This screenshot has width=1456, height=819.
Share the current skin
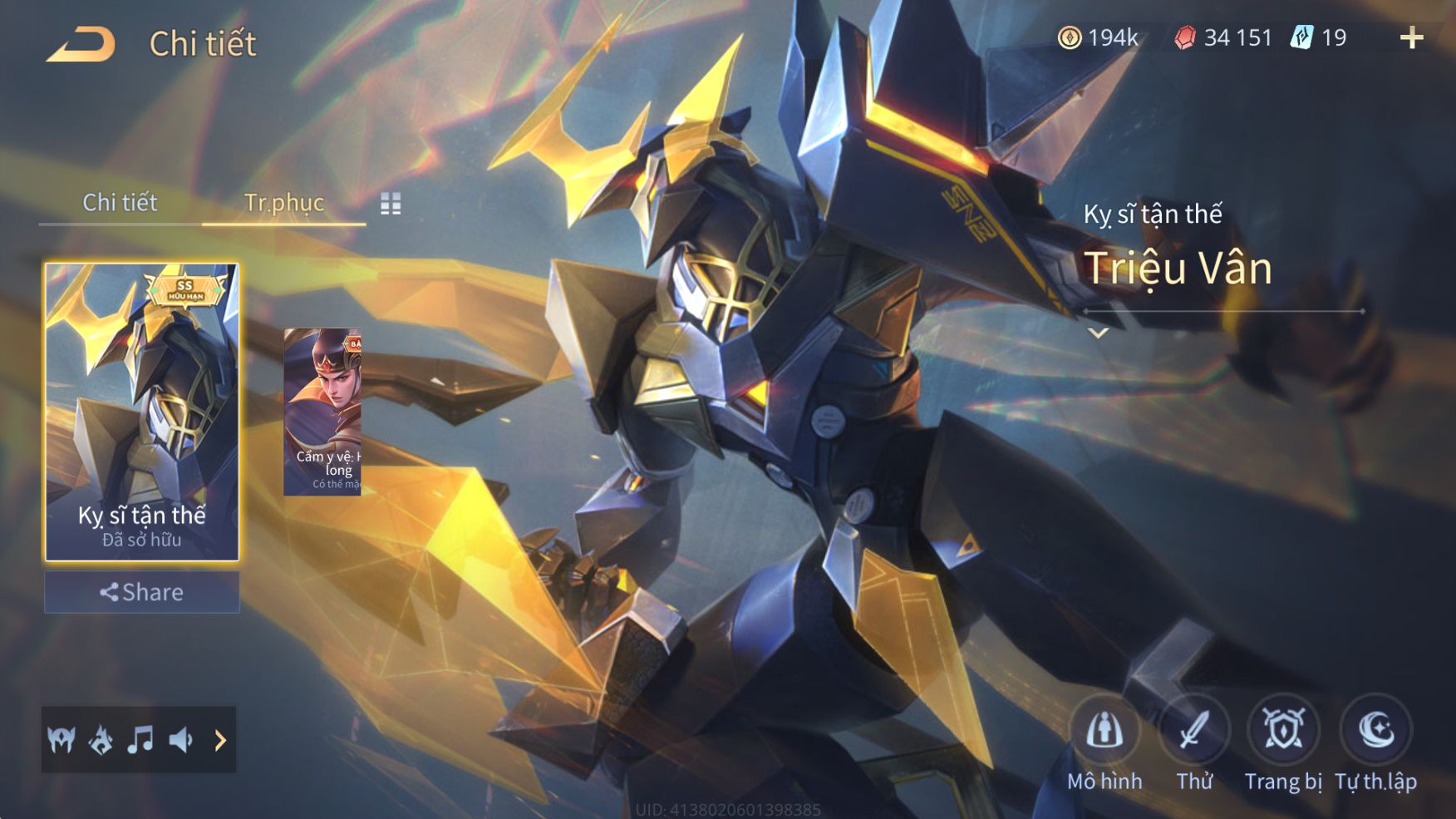(142, 592)
